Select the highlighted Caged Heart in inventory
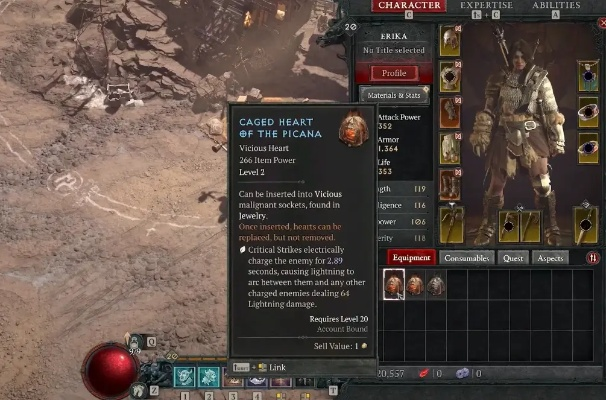 [x=394, y=285]
